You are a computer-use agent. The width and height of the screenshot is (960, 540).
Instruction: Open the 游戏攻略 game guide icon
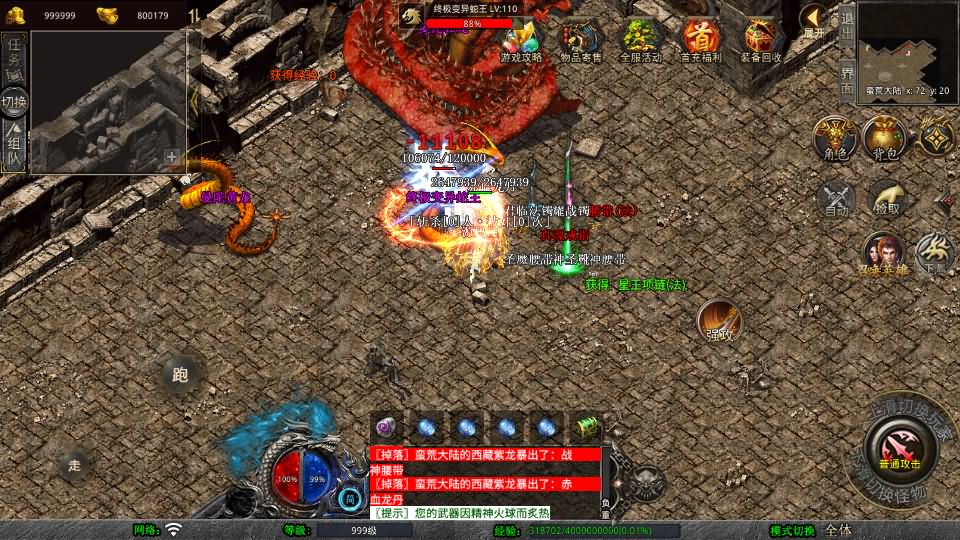[521, 39]
